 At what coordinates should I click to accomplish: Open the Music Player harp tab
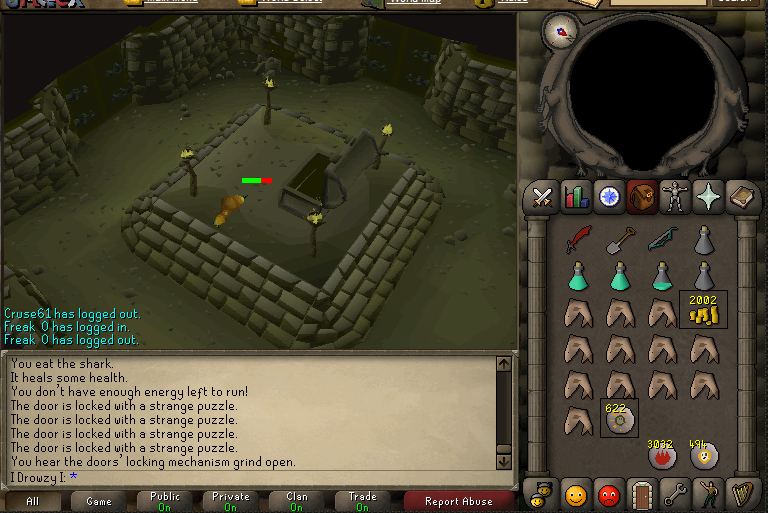[741, 494]
